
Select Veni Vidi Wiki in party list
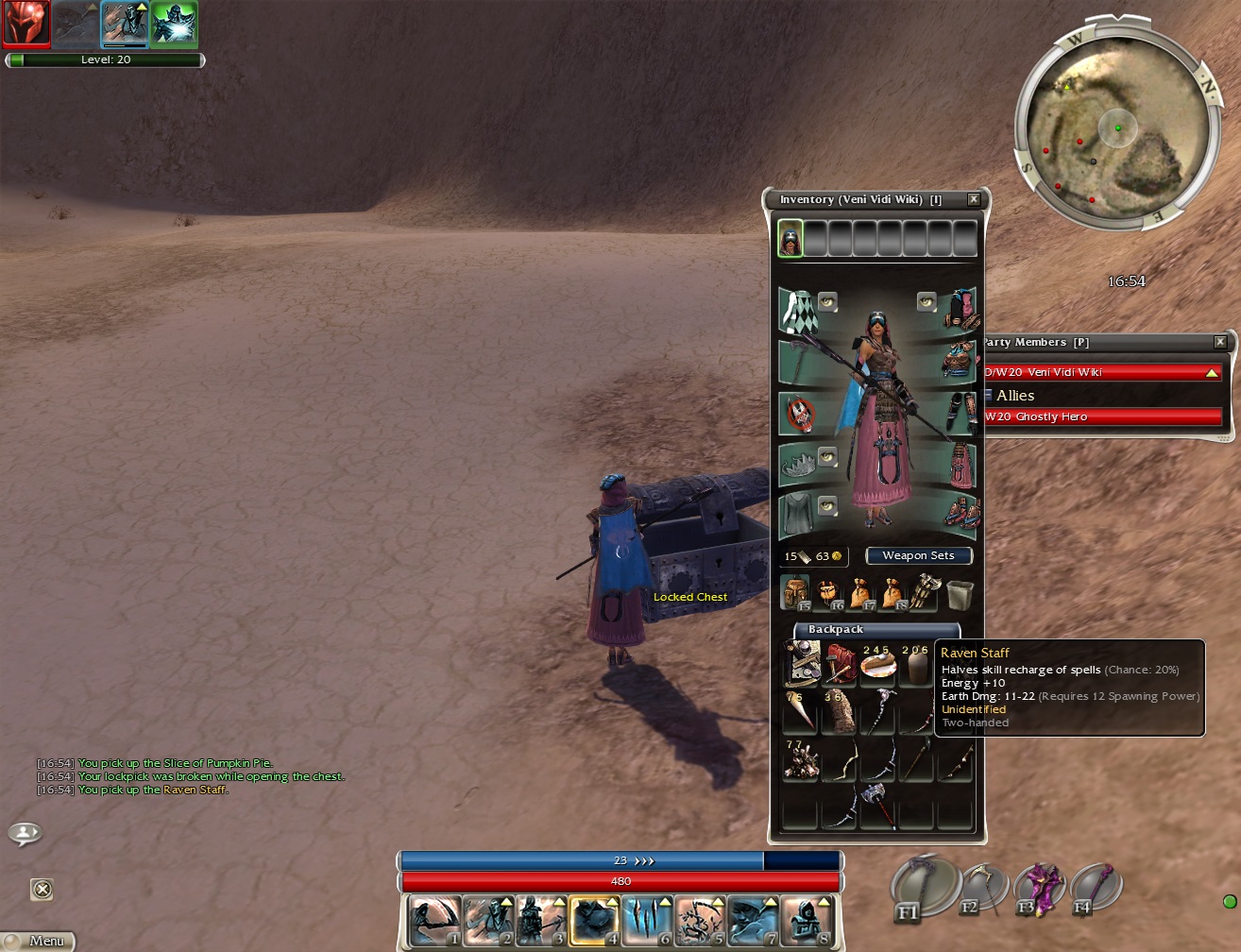(1101, 372)
